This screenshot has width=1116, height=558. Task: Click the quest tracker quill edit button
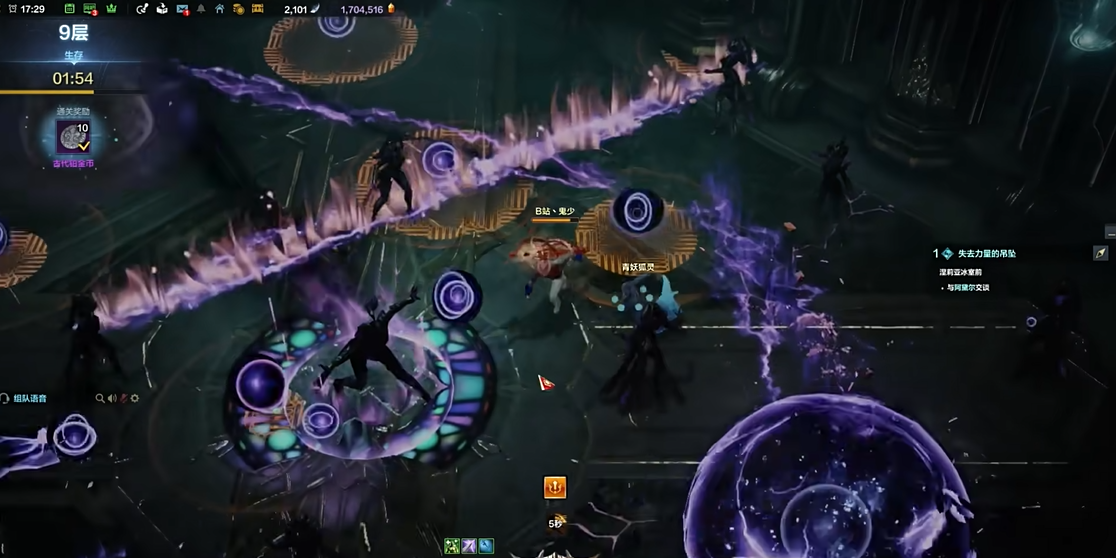[x=1100, y=253]
